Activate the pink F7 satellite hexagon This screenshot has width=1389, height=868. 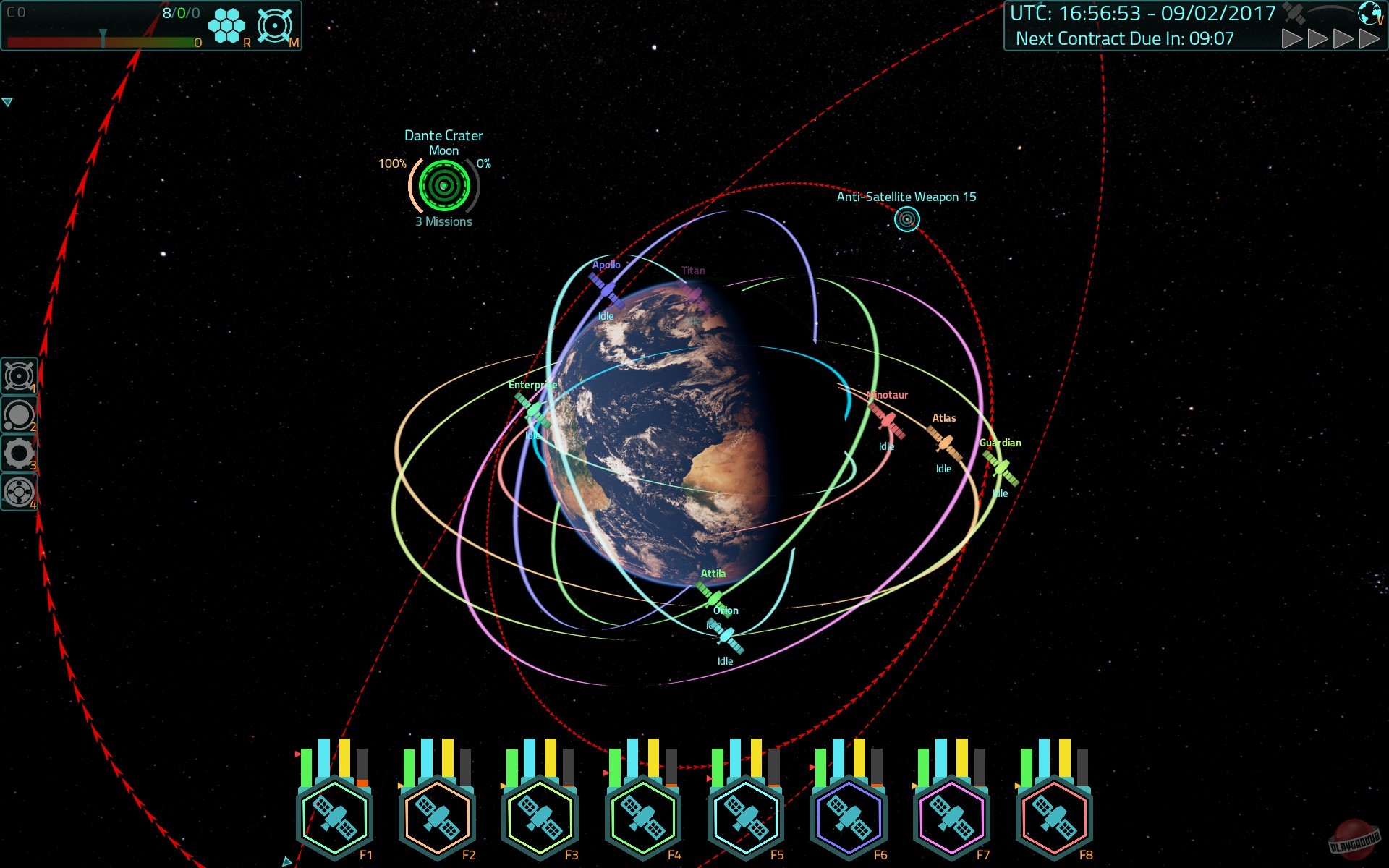951,818
